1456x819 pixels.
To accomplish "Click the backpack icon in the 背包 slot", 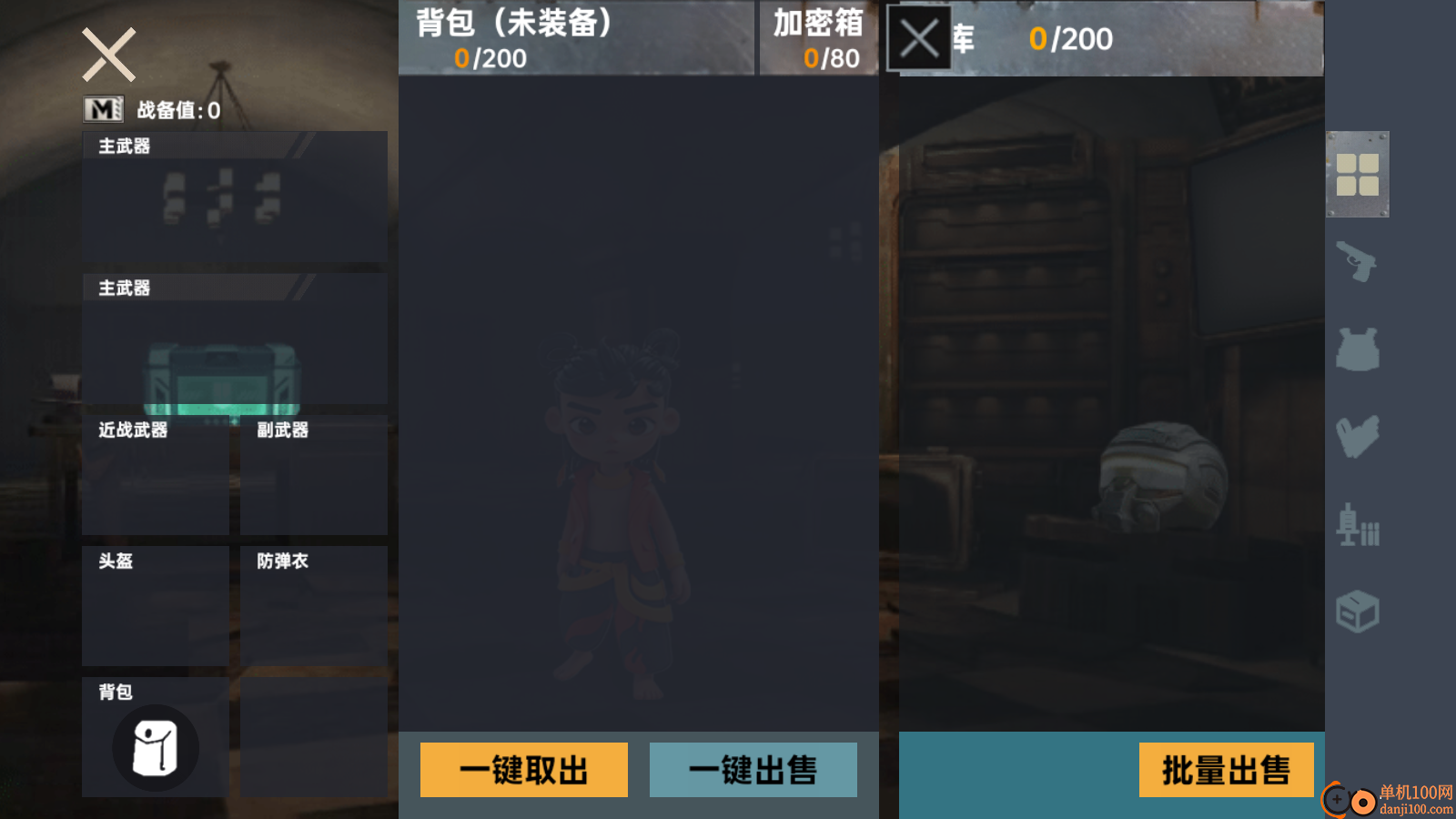I will tap(155, 746).
